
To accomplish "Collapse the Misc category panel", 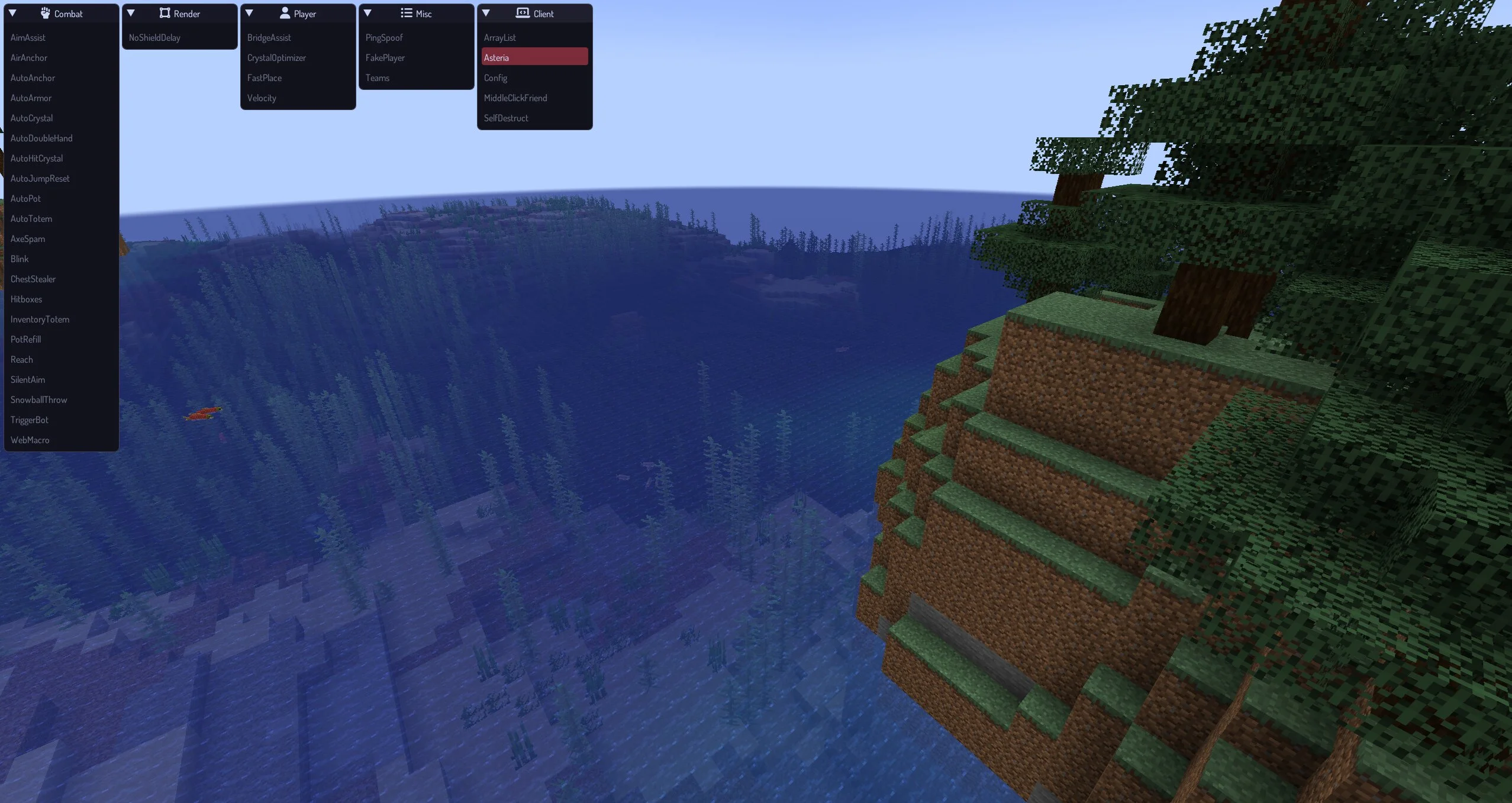I will click(367, 13).
